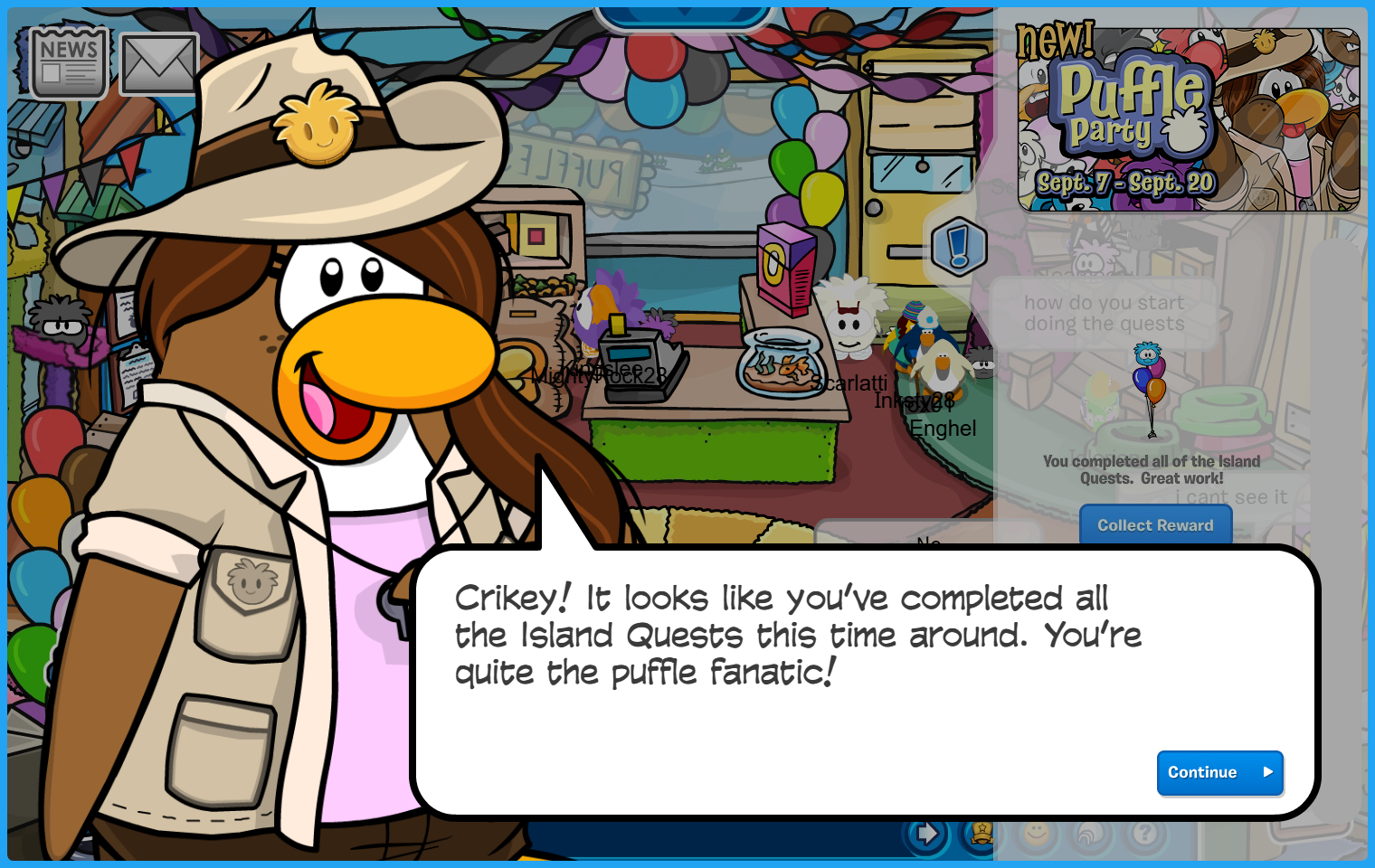1375x868 pixels.
Task: Continue the dialogue with the Continue button
Action: point(1219,772)
